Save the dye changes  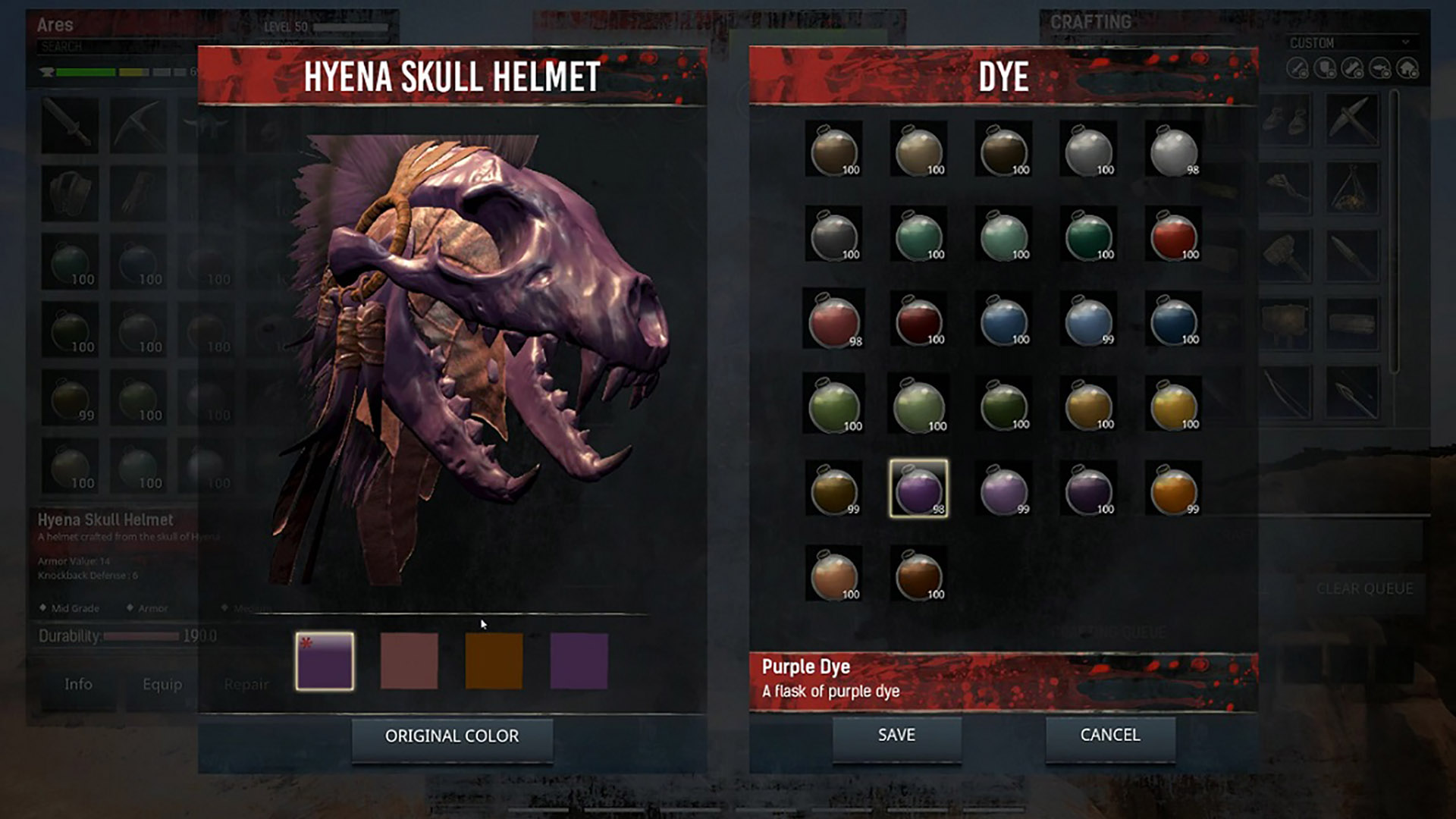pyautogui.click(x=896, y=736)
